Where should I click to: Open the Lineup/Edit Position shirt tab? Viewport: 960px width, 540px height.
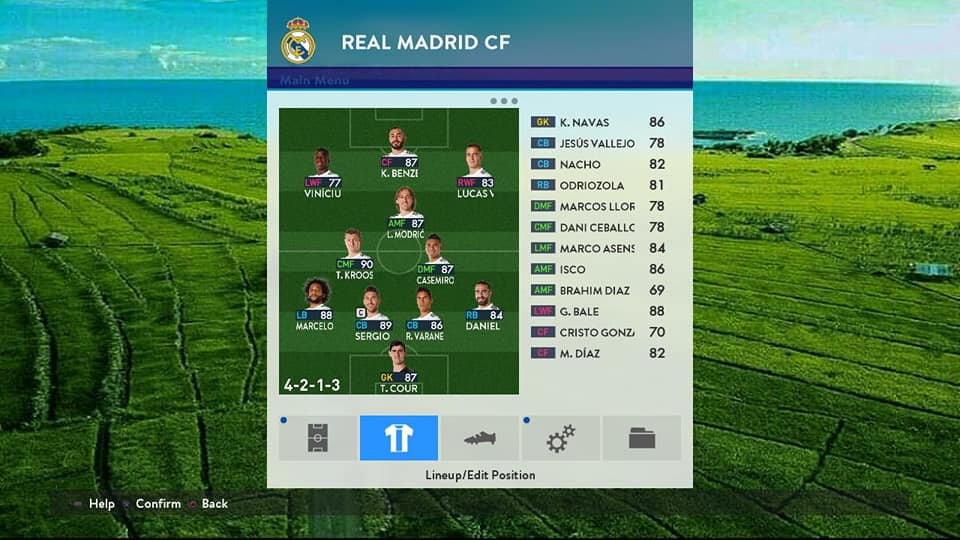398,438
